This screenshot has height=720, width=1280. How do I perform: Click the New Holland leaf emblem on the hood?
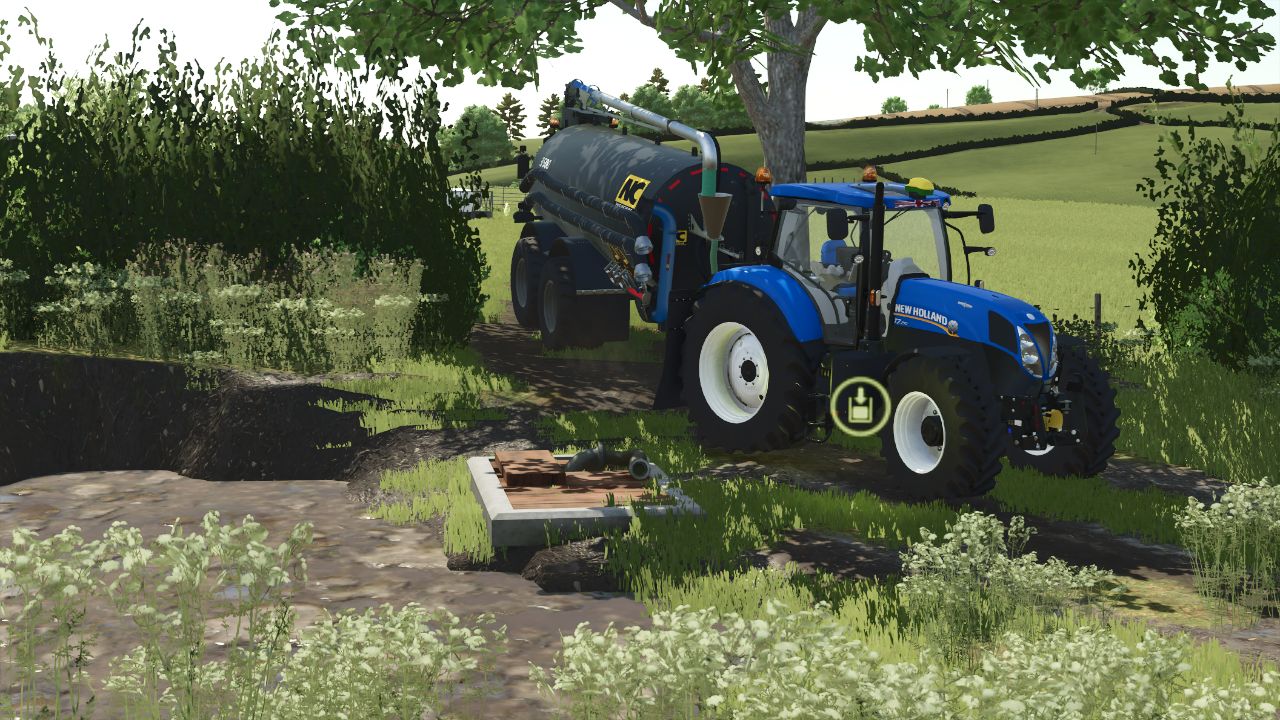pos(953,327)
